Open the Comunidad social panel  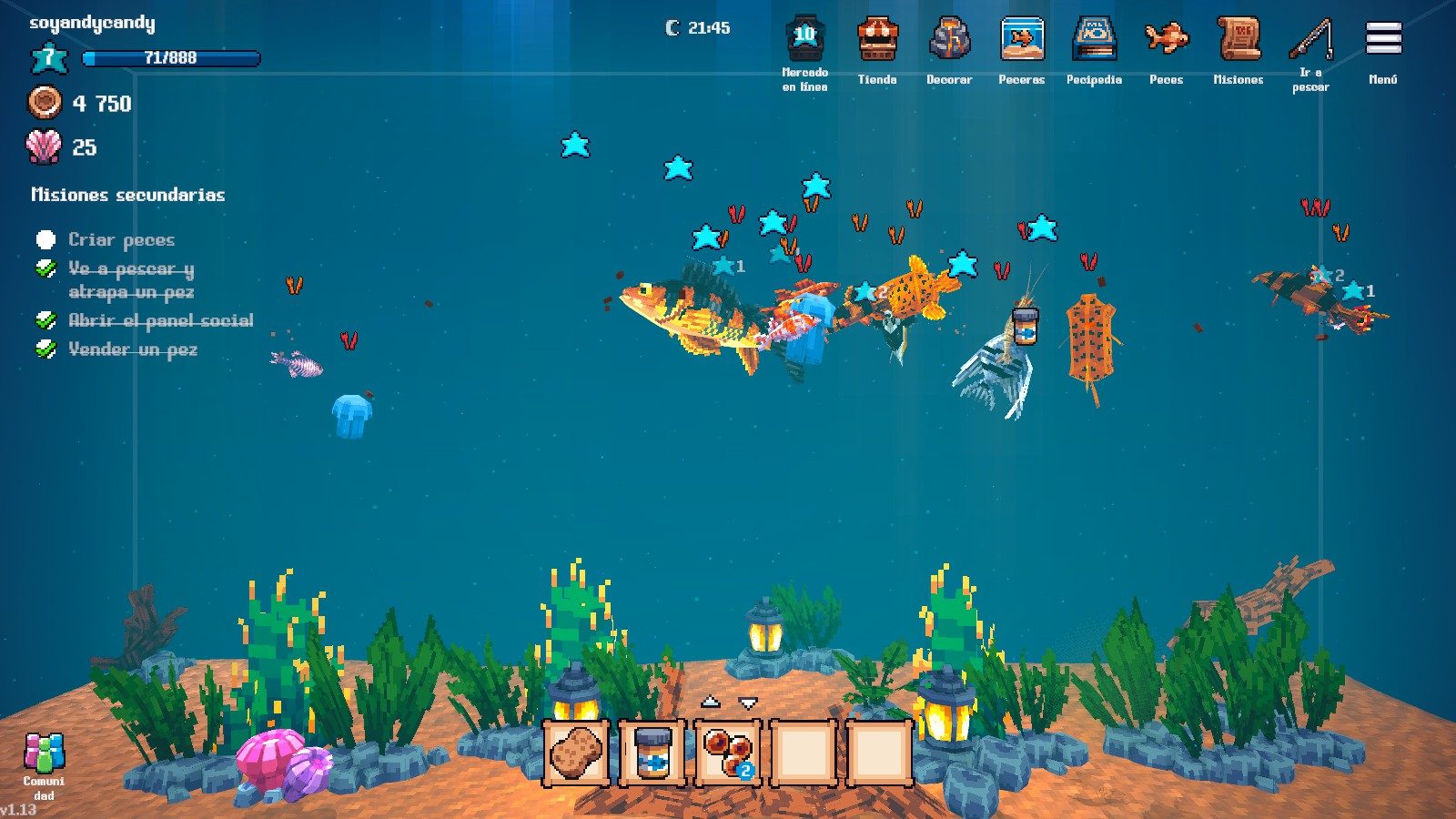44,764
